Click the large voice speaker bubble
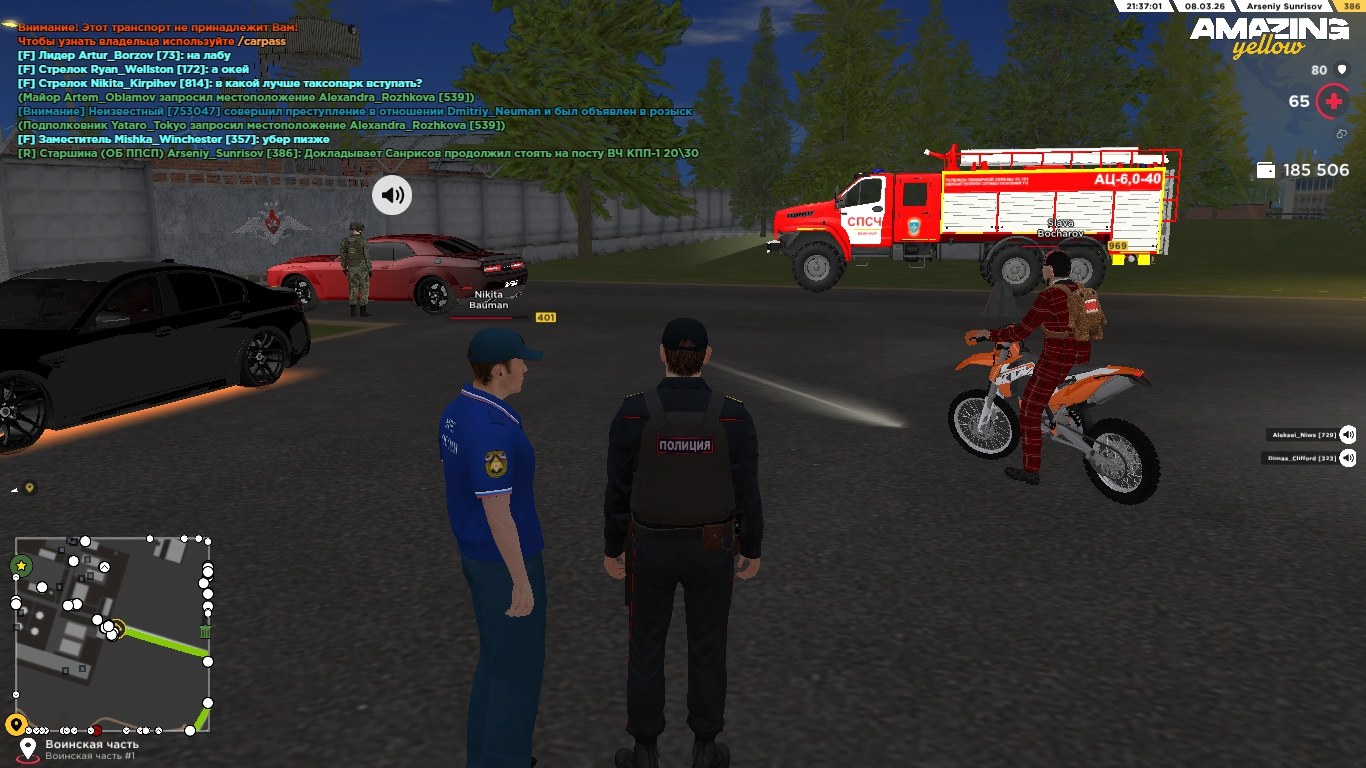 point(392,195)
